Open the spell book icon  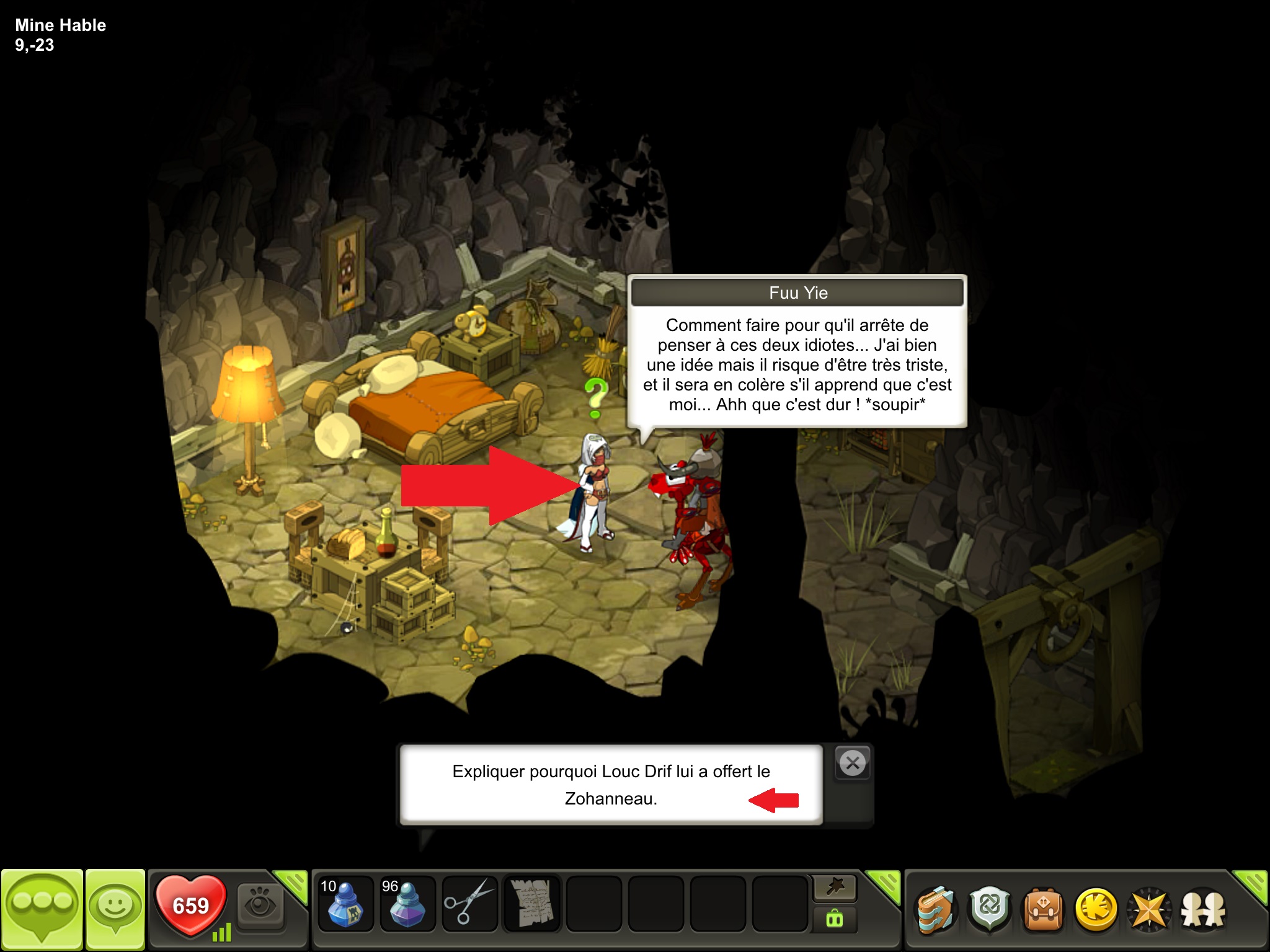(935, 910)
